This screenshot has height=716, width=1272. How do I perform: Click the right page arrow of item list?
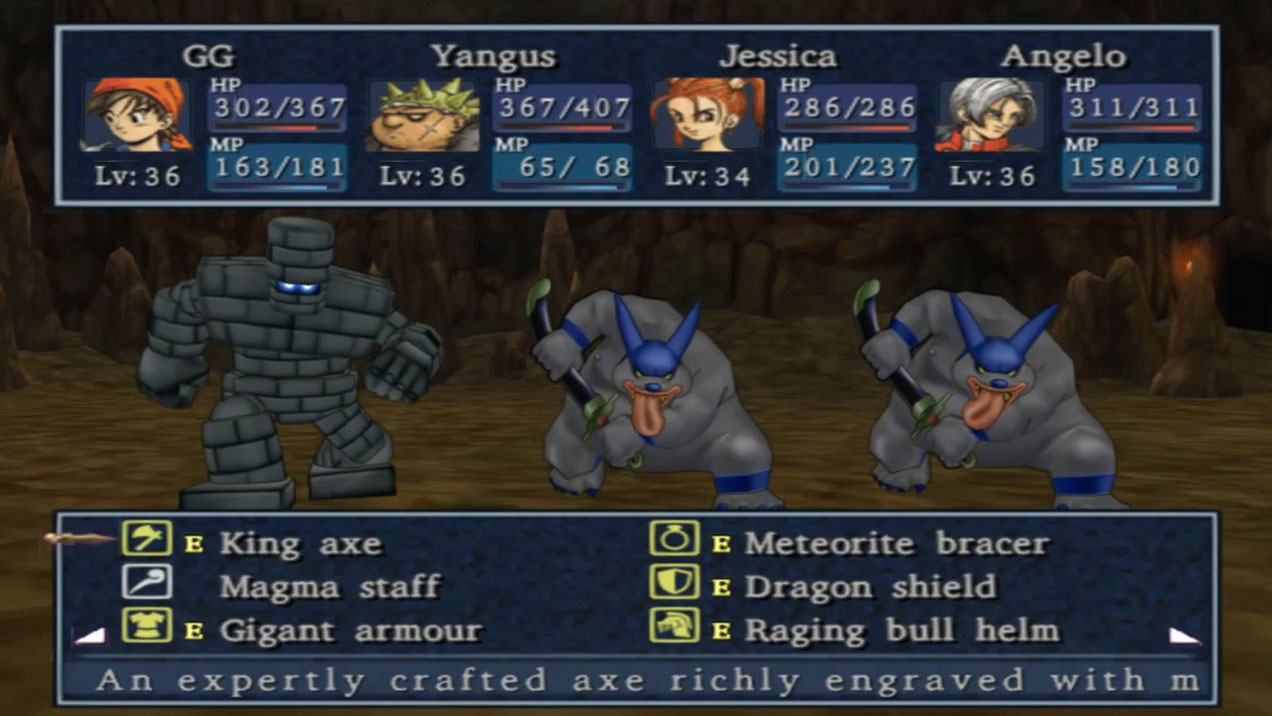(x=1185, y=635)
